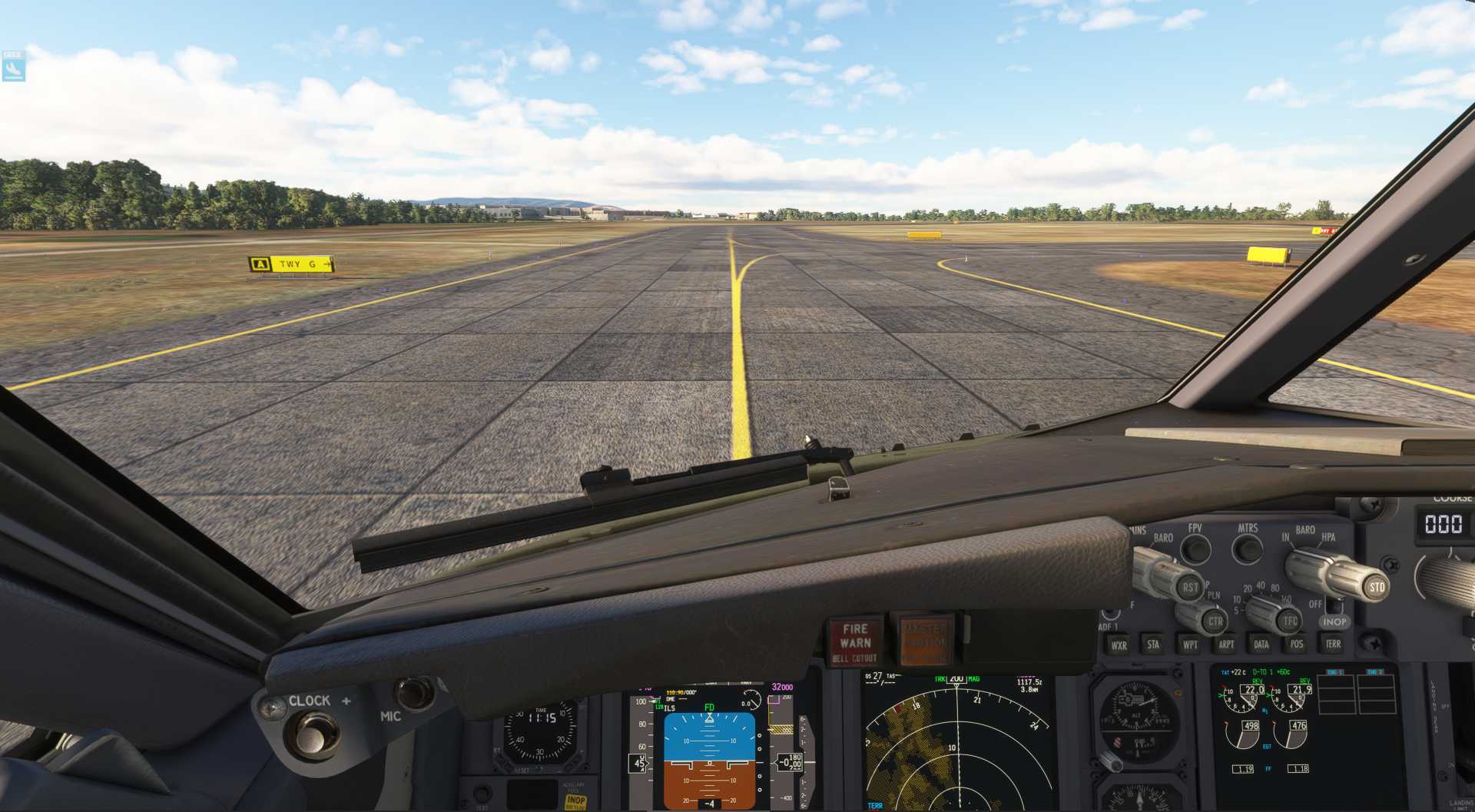Click the landing assistance icon
This screenshot has height=812, width=1475.
pyautogui.click(x=13, y=68)
